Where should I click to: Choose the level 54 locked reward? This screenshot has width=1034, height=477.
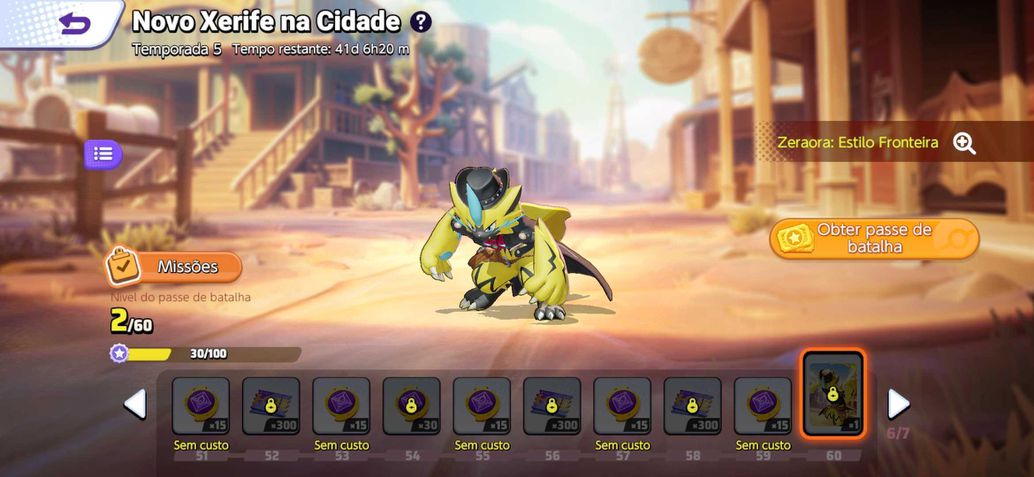[x=411, y=406]
